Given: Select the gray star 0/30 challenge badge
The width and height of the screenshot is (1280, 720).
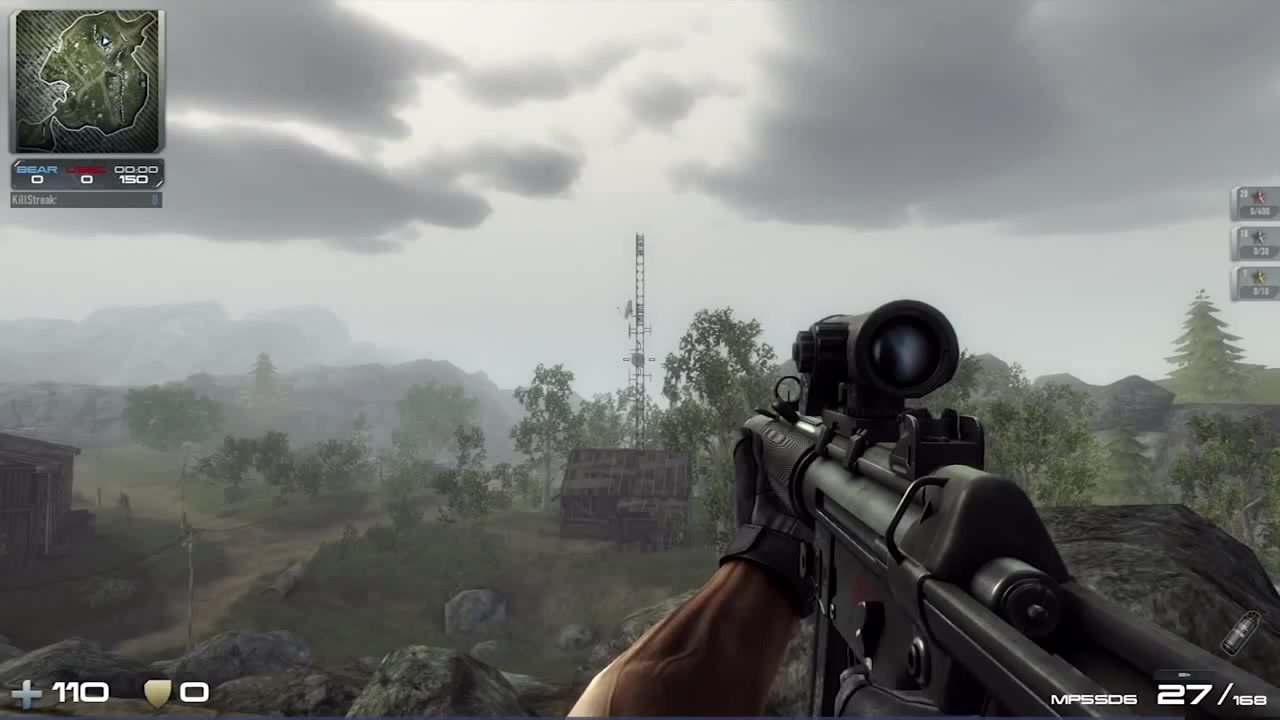Looking at the screenshot, I should pos(1255,243).
